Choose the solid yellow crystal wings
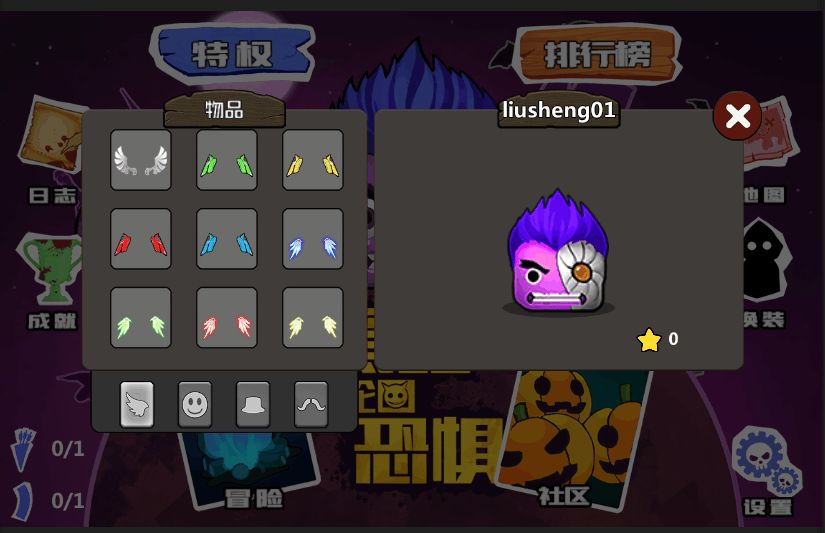 pos(313,160)
